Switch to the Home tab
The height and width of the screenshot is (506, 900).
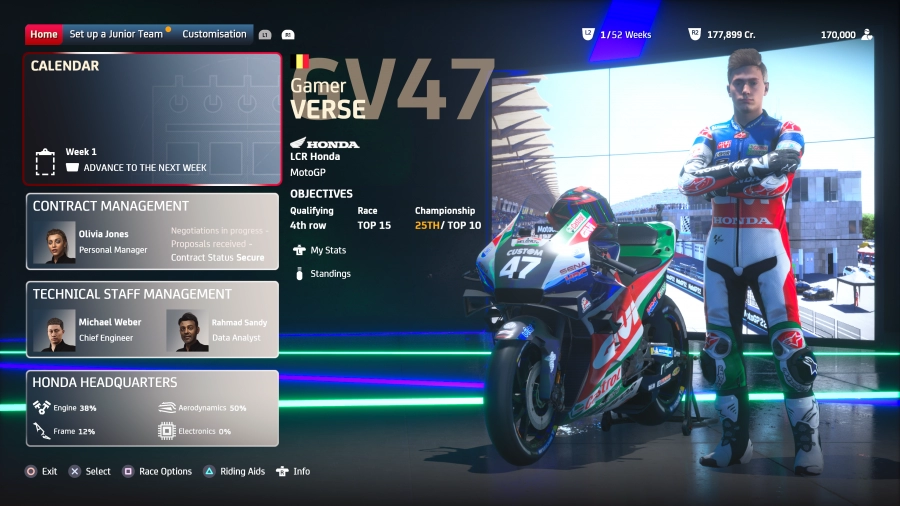coord(44,34)
